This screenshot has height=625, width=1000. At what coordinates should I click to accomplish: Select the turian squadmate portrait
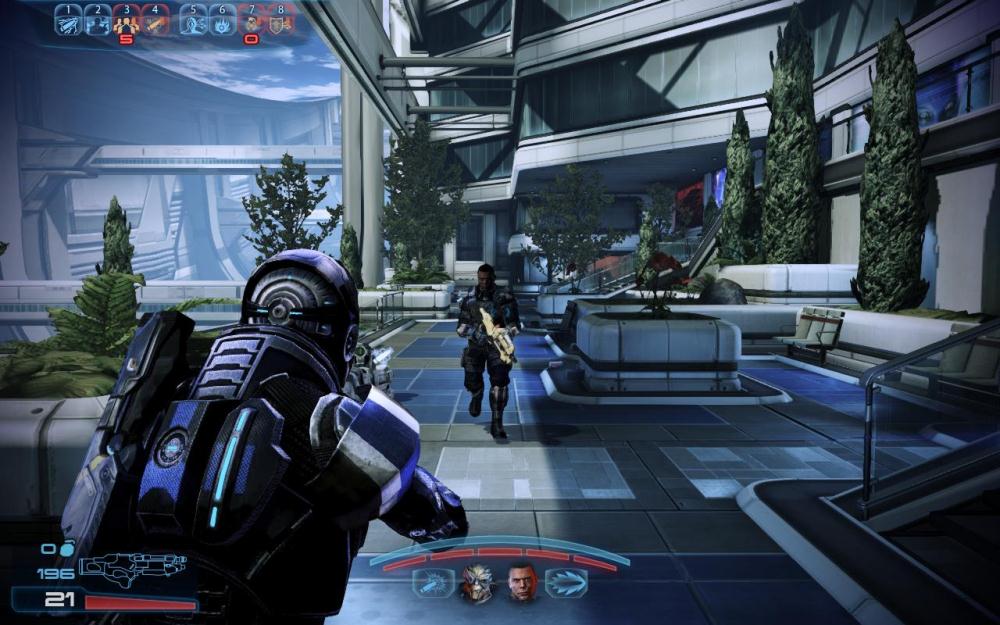tap(477, 583)
